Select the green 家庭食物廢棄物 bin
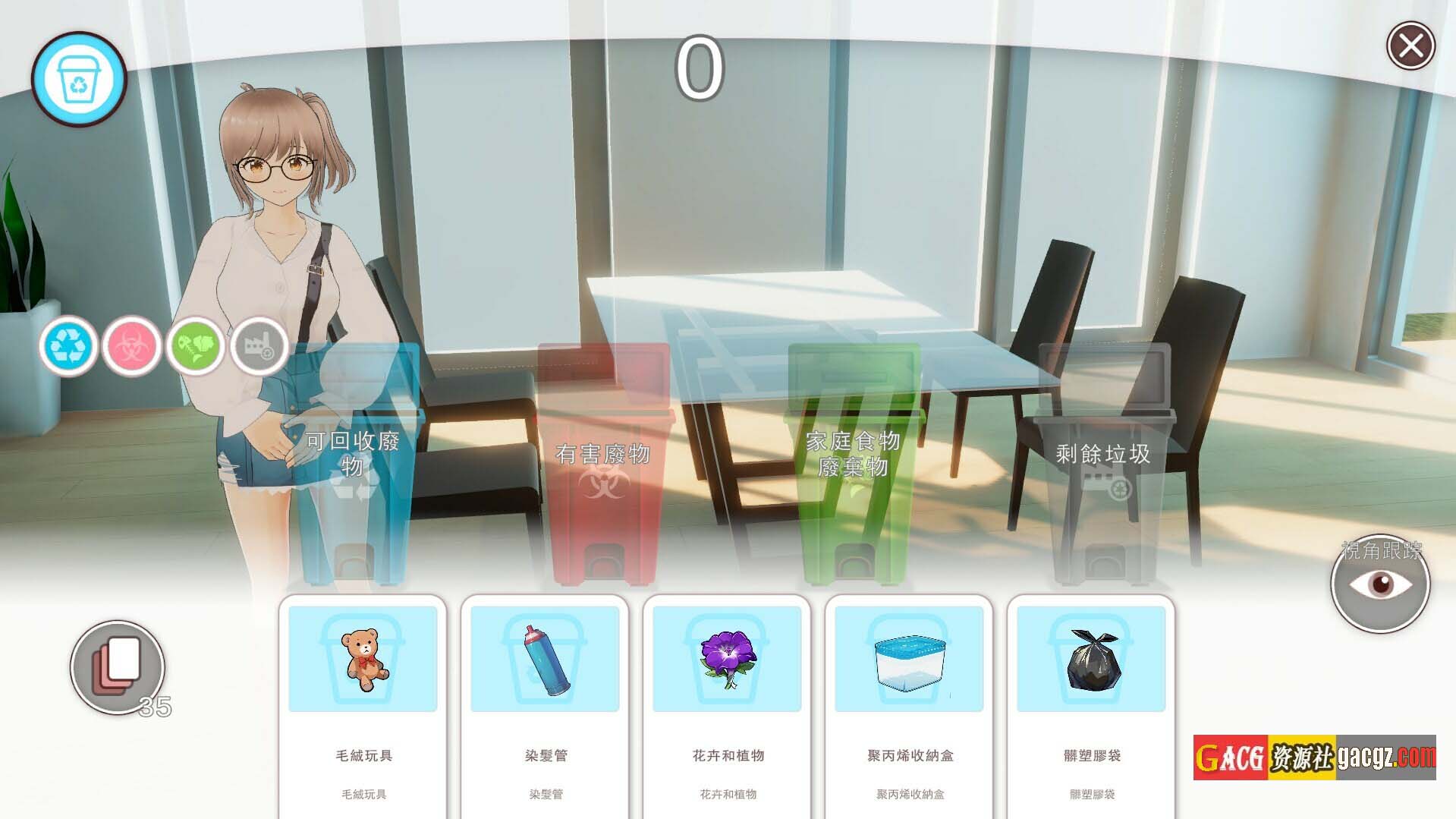The width and height of the screenshot is (1456, 819). tap(854, 465)
